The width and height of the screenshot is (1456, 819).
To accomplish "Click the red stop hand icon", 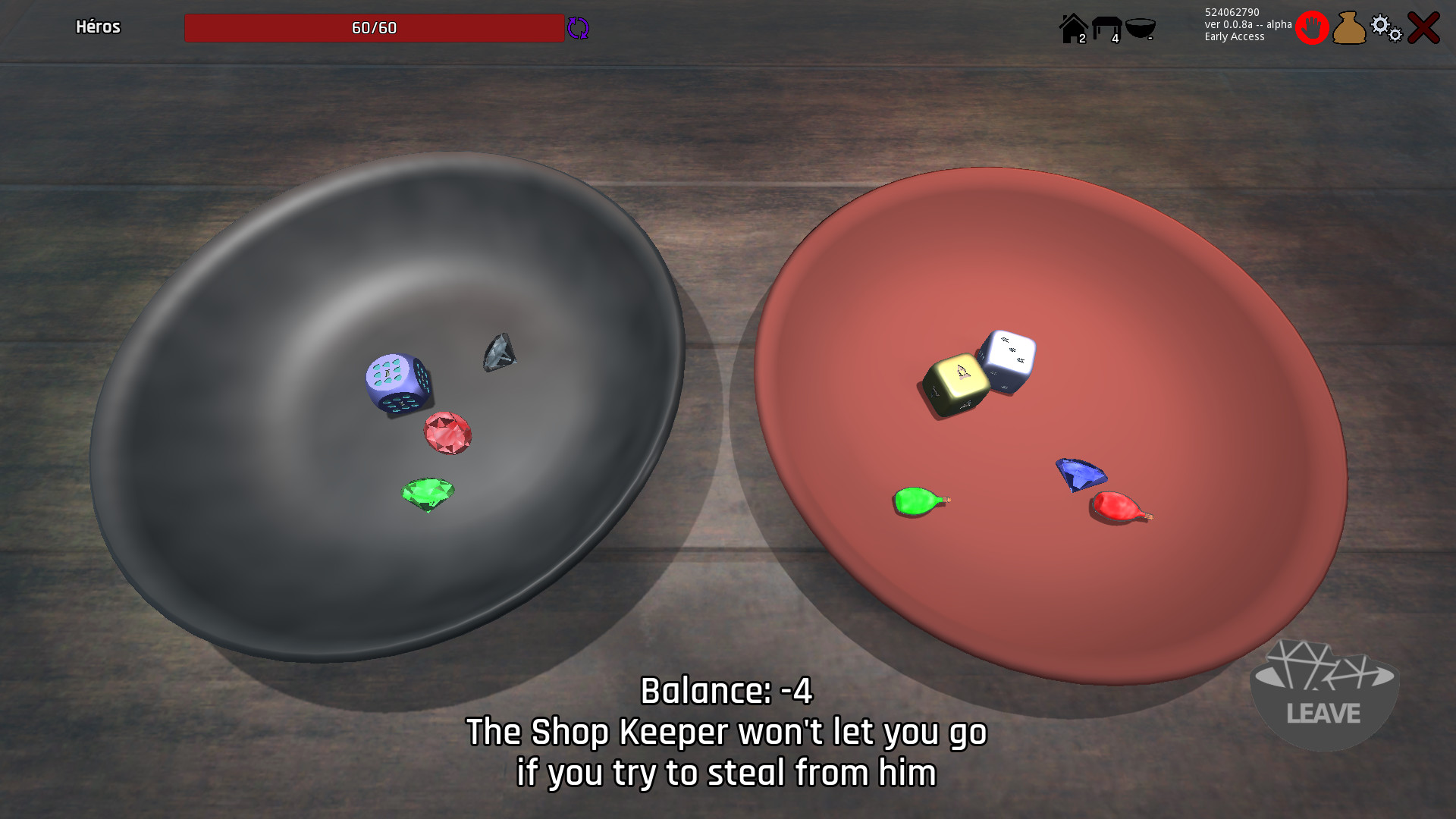I will coord(1313,27).
